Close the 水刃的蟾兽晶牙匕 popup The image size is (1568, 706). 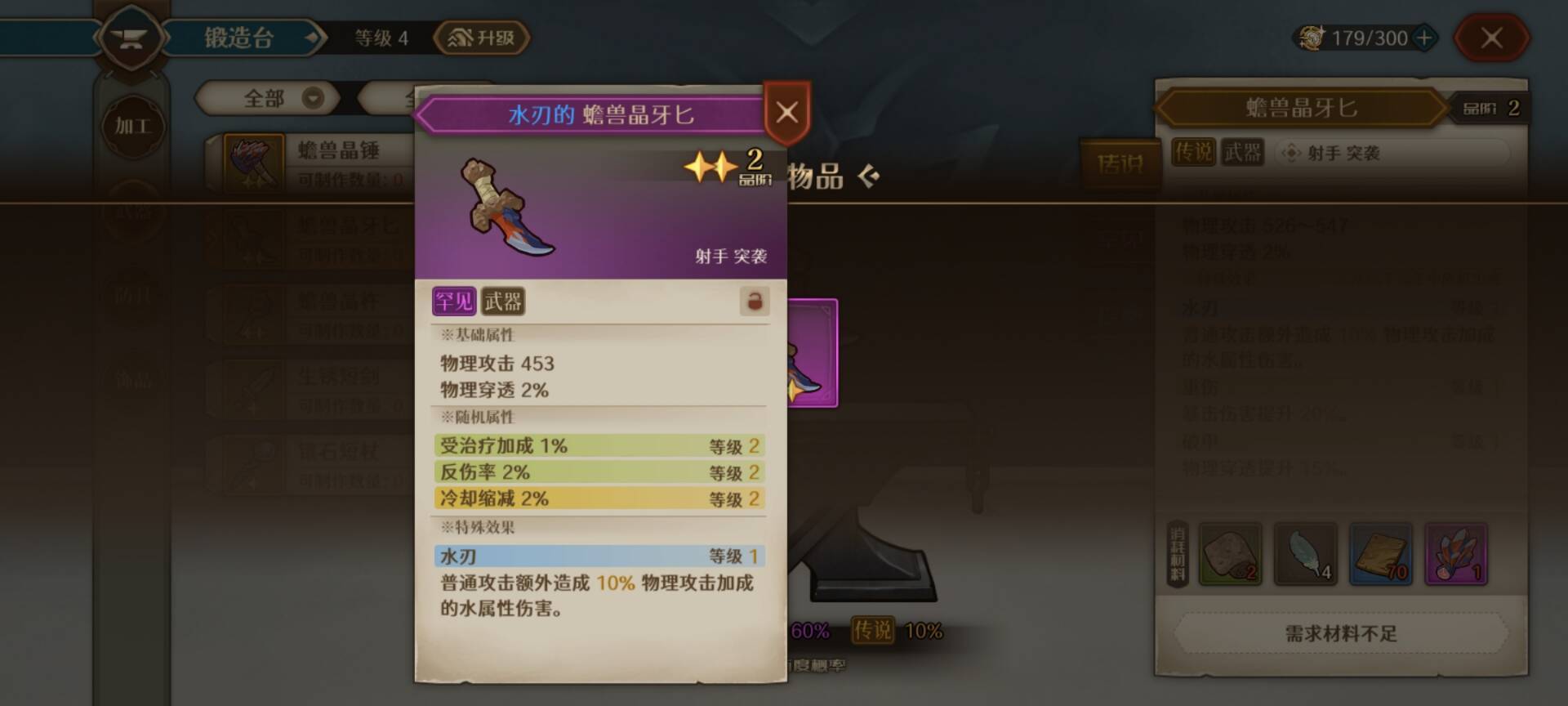(x=786, y=112)
